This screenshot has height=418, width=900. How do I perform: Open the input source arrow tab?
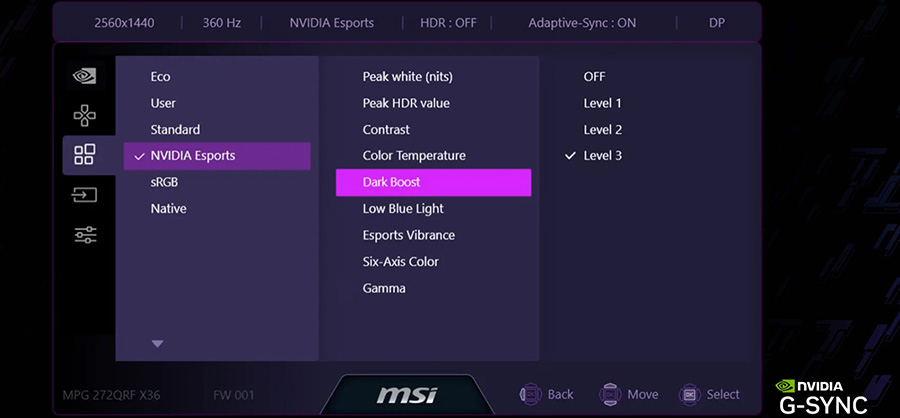click(x=85, y=195)
